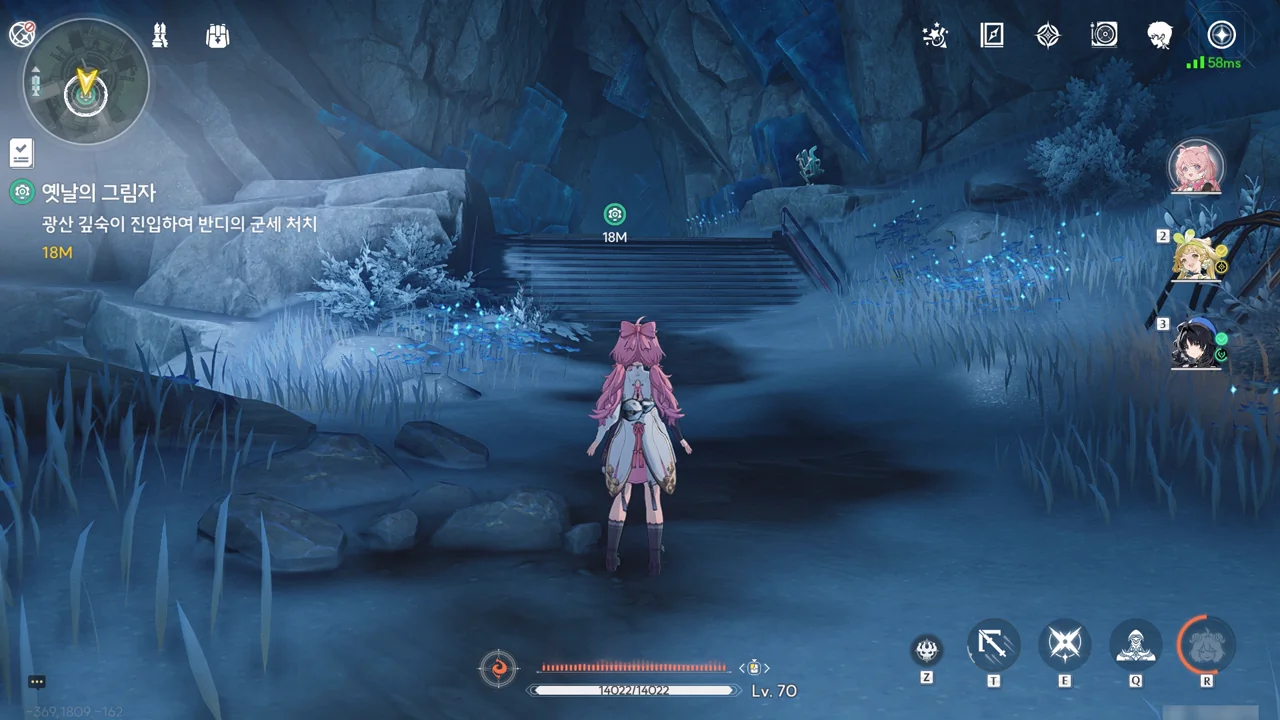Open the chess pieces menu icon
This screenshot has width=1280, height=720.
pos(160,35)
